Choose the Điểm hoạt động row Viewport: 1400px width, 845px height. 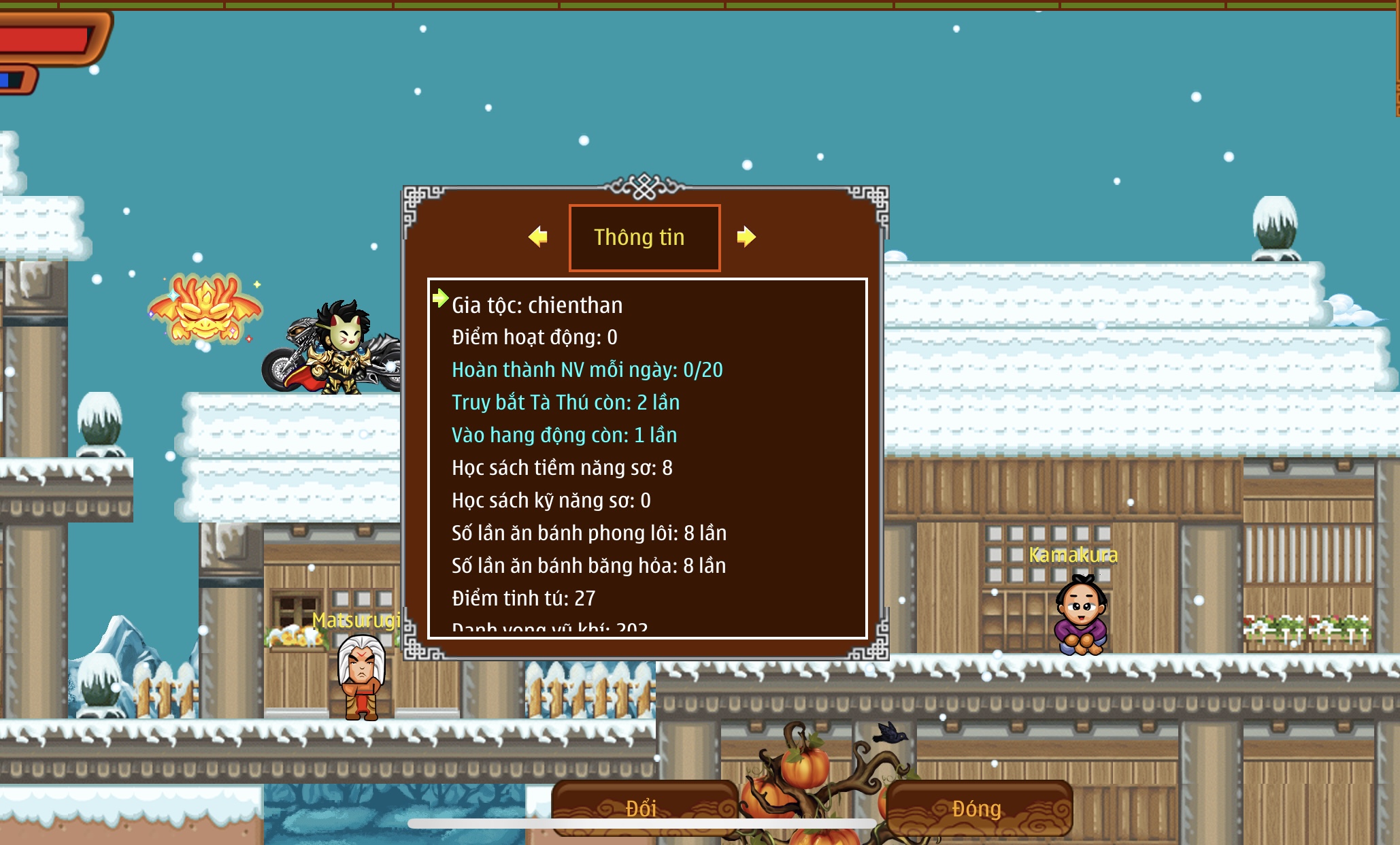[535, 337]
